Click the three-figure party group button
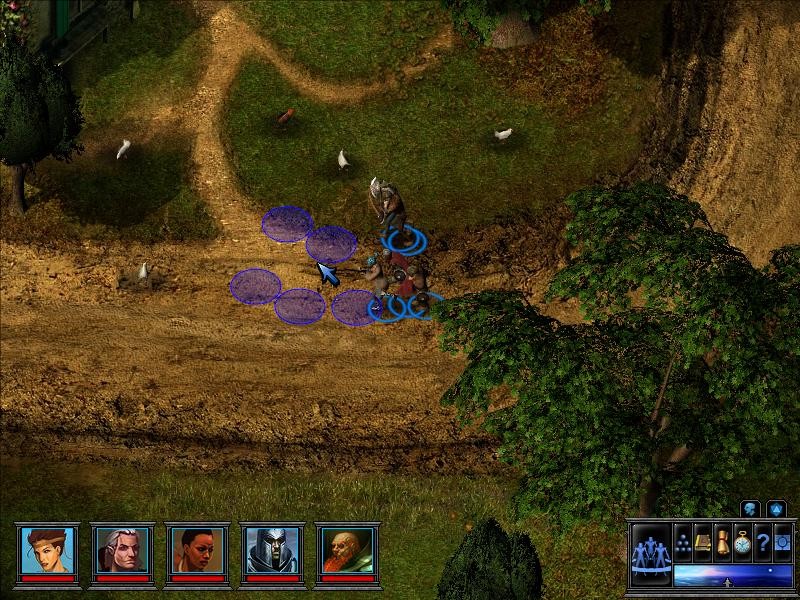 (x=650, y=556)
